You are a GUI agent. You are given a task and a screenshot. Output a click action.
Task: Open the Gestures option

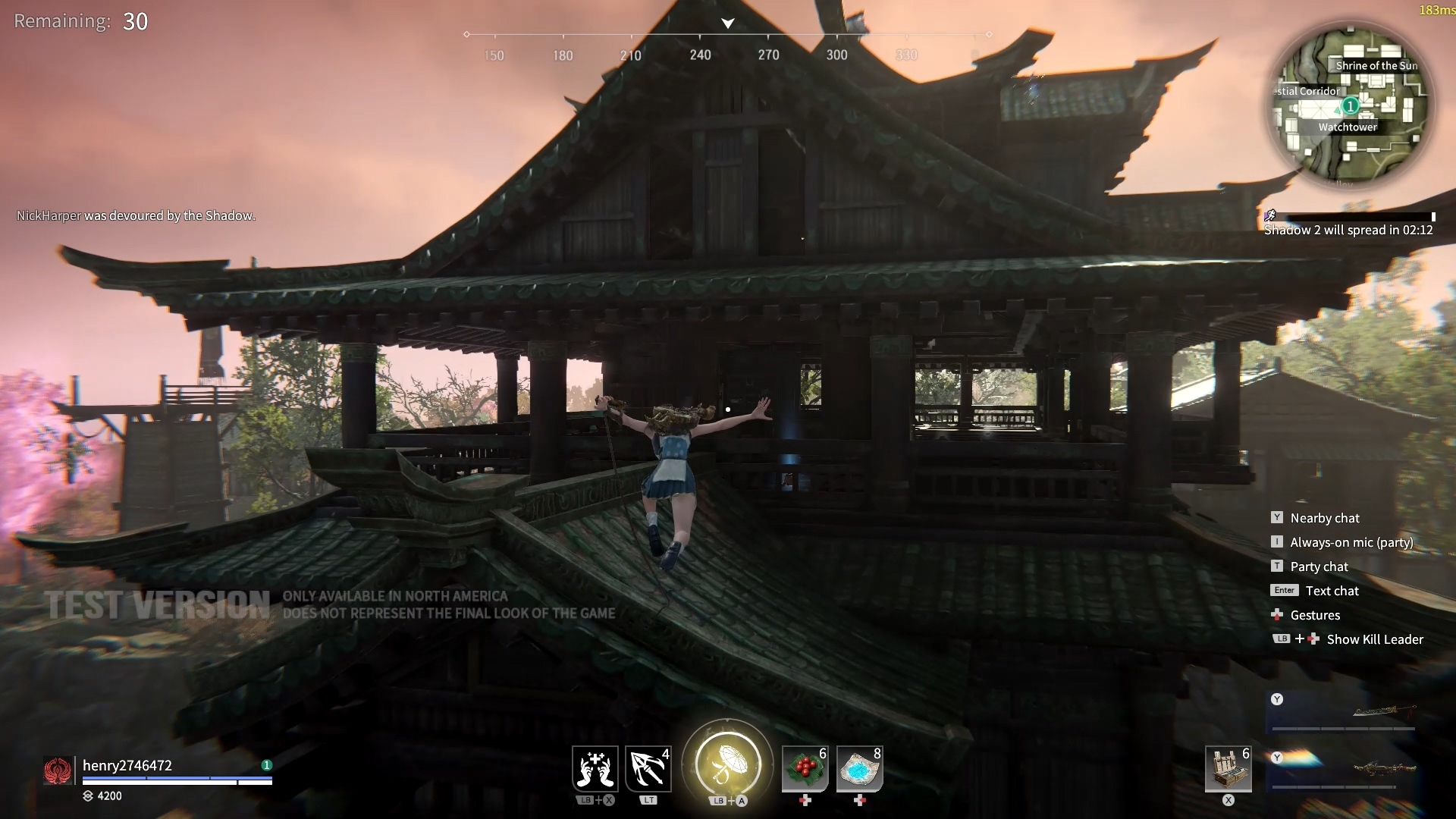(x=1315, y=615)
